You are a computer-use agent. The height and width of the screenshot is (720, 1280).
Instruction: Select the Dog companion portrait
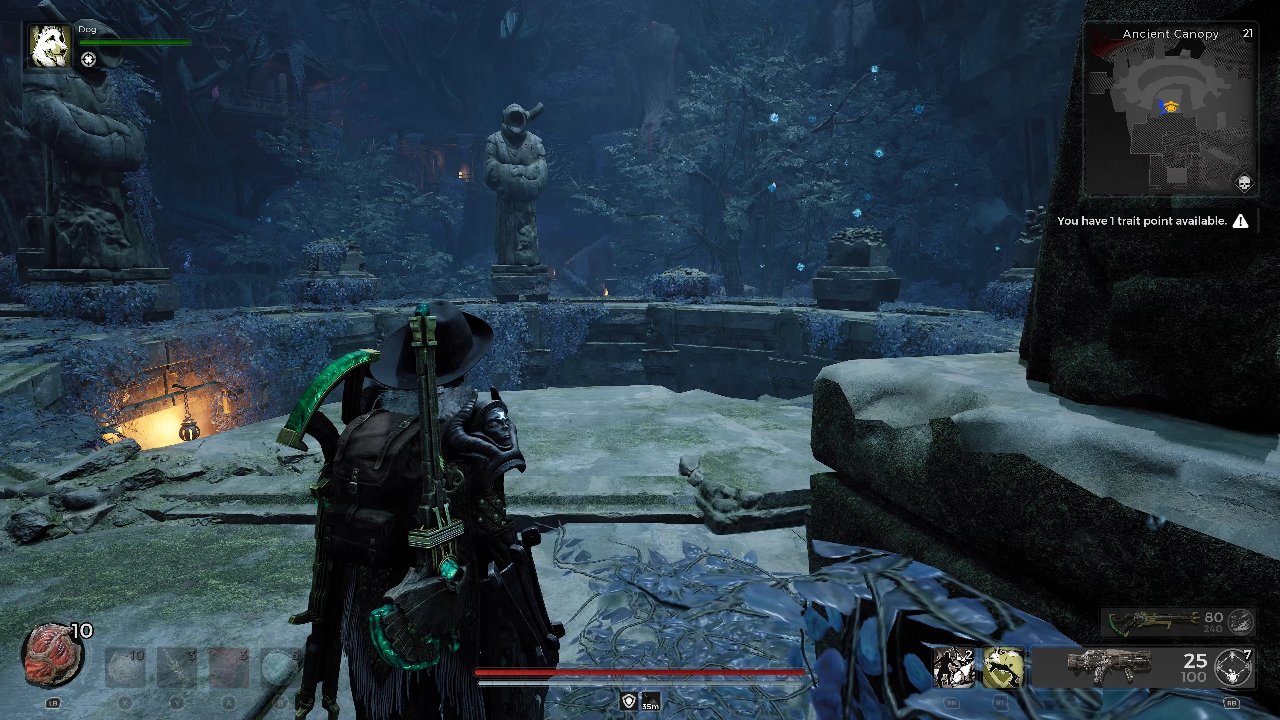[x=49, y=47]
